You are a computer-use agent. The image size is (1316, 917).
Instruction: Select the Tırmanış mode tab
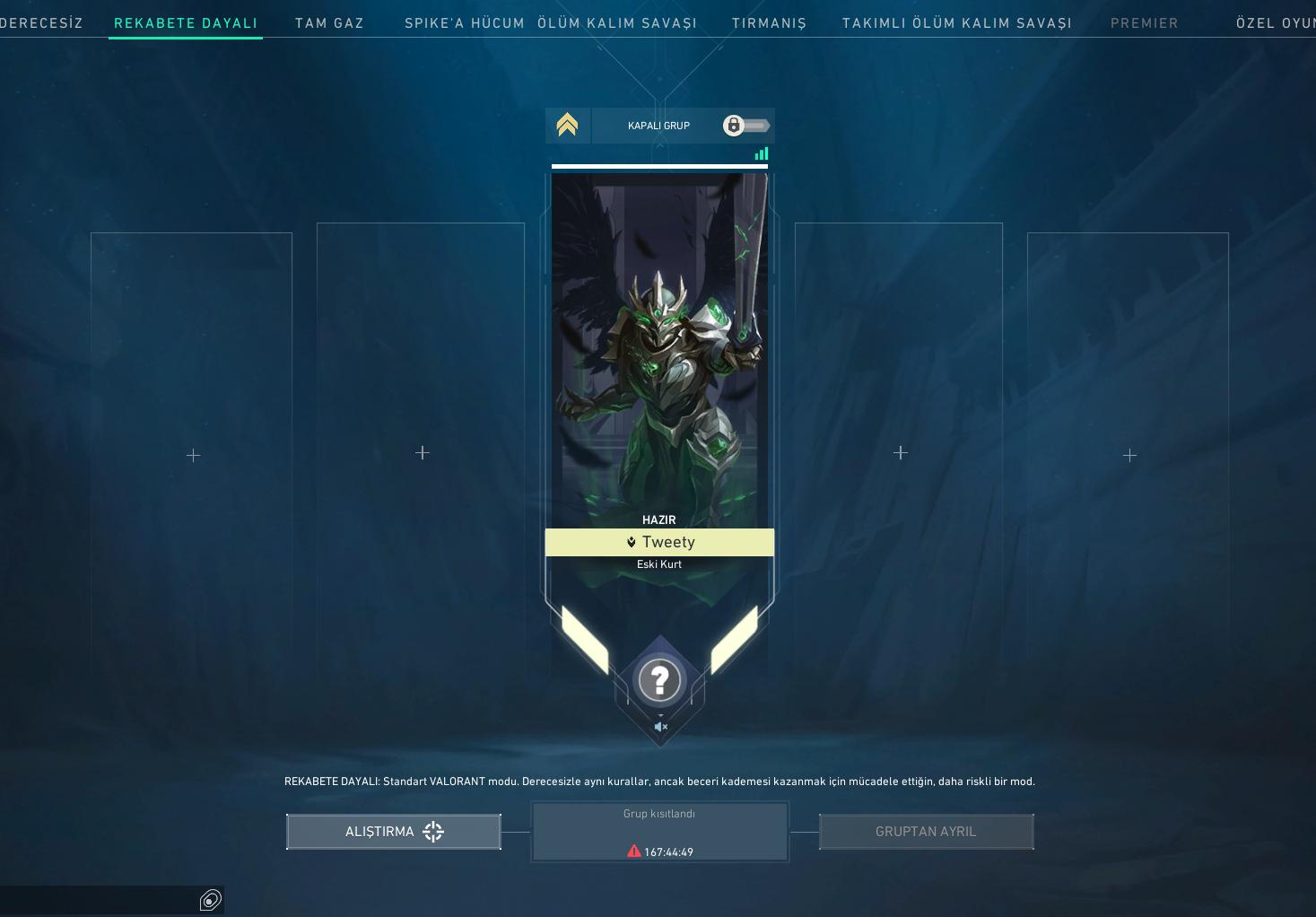[769, 23]
